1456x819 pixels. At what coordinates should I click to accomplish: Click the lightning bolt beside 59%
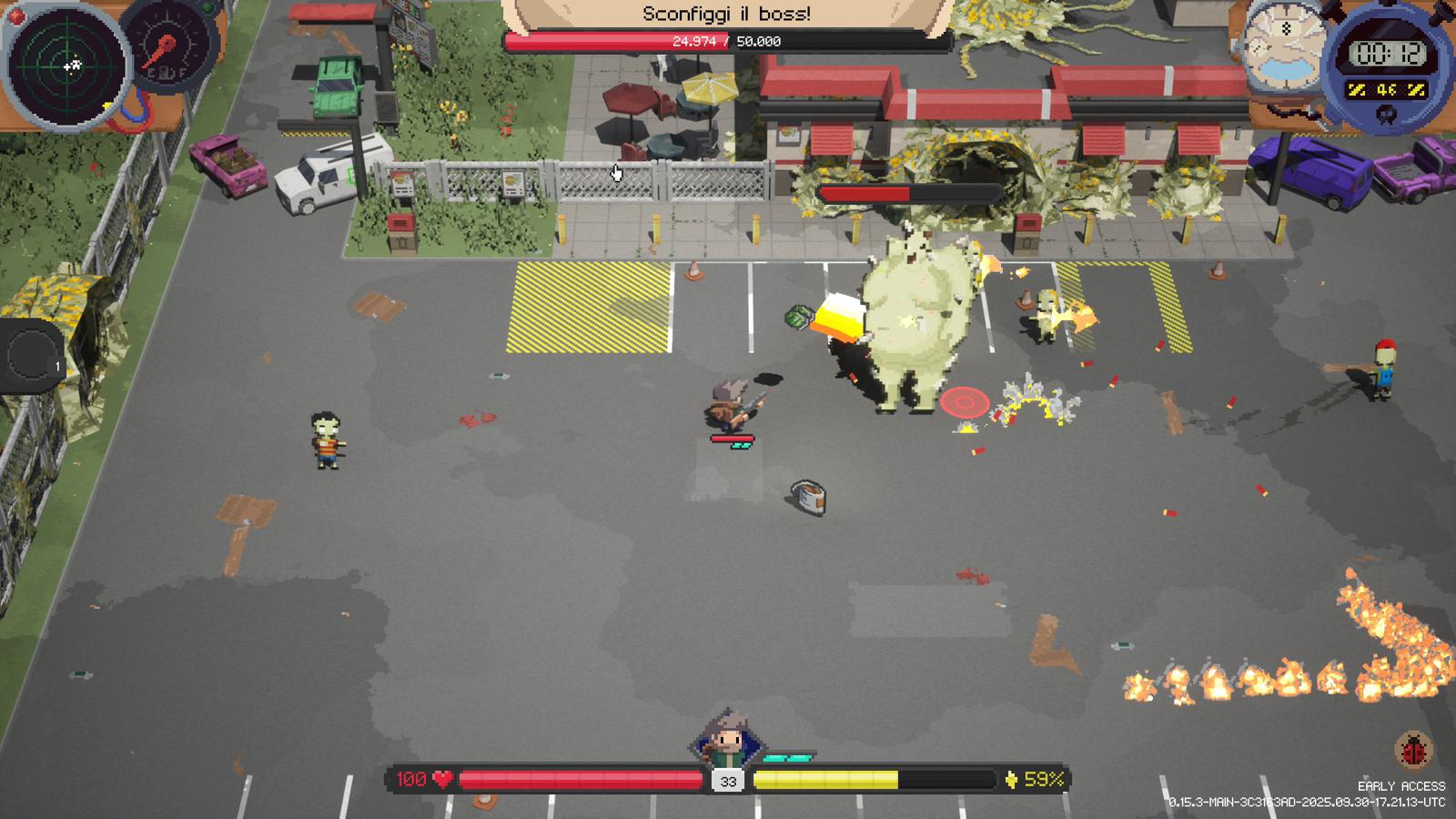coord(1013,778)
